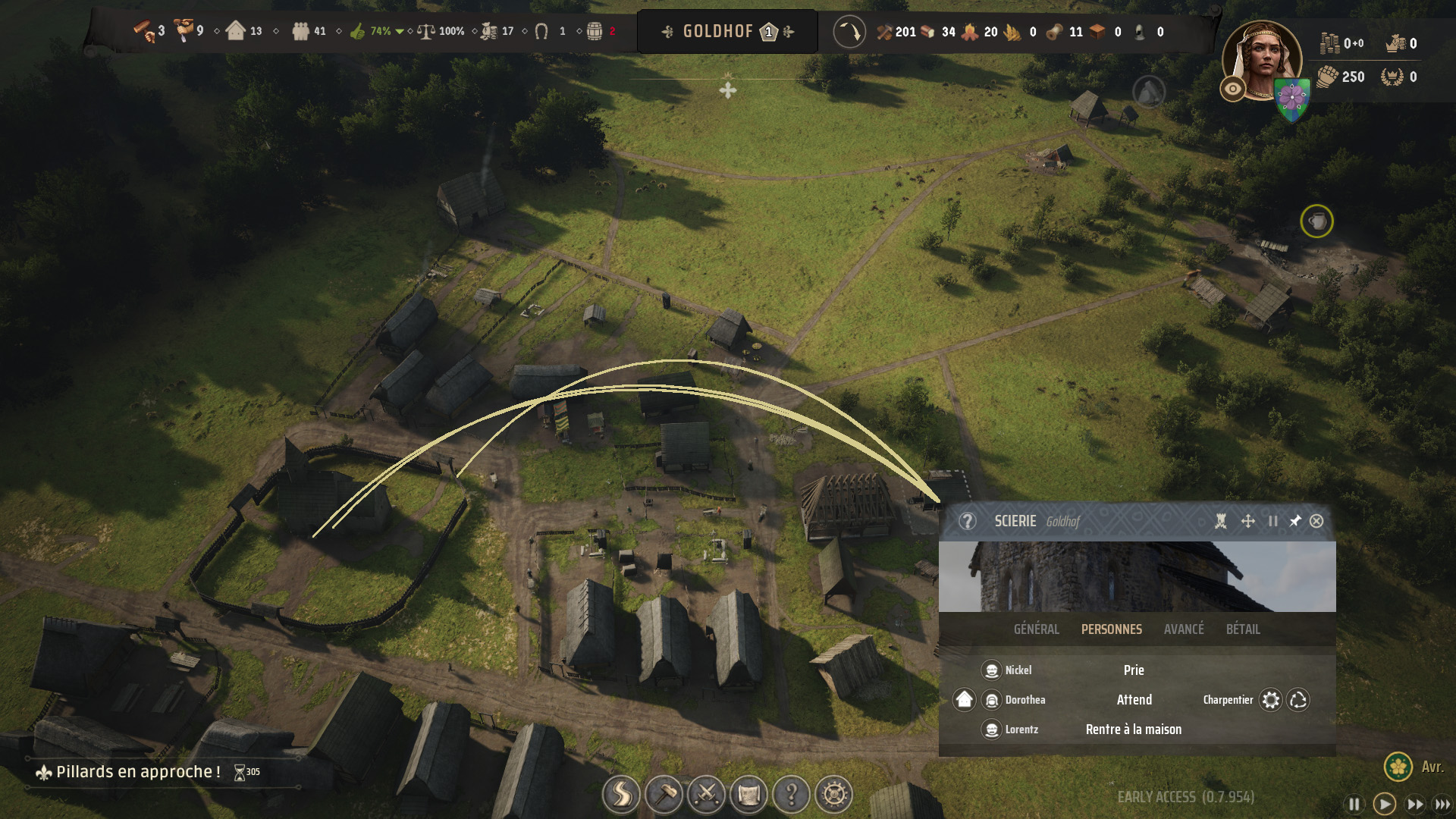Open the Scierie help question mark
Screen dimensions: 1456x819
(x=967, y=521)
